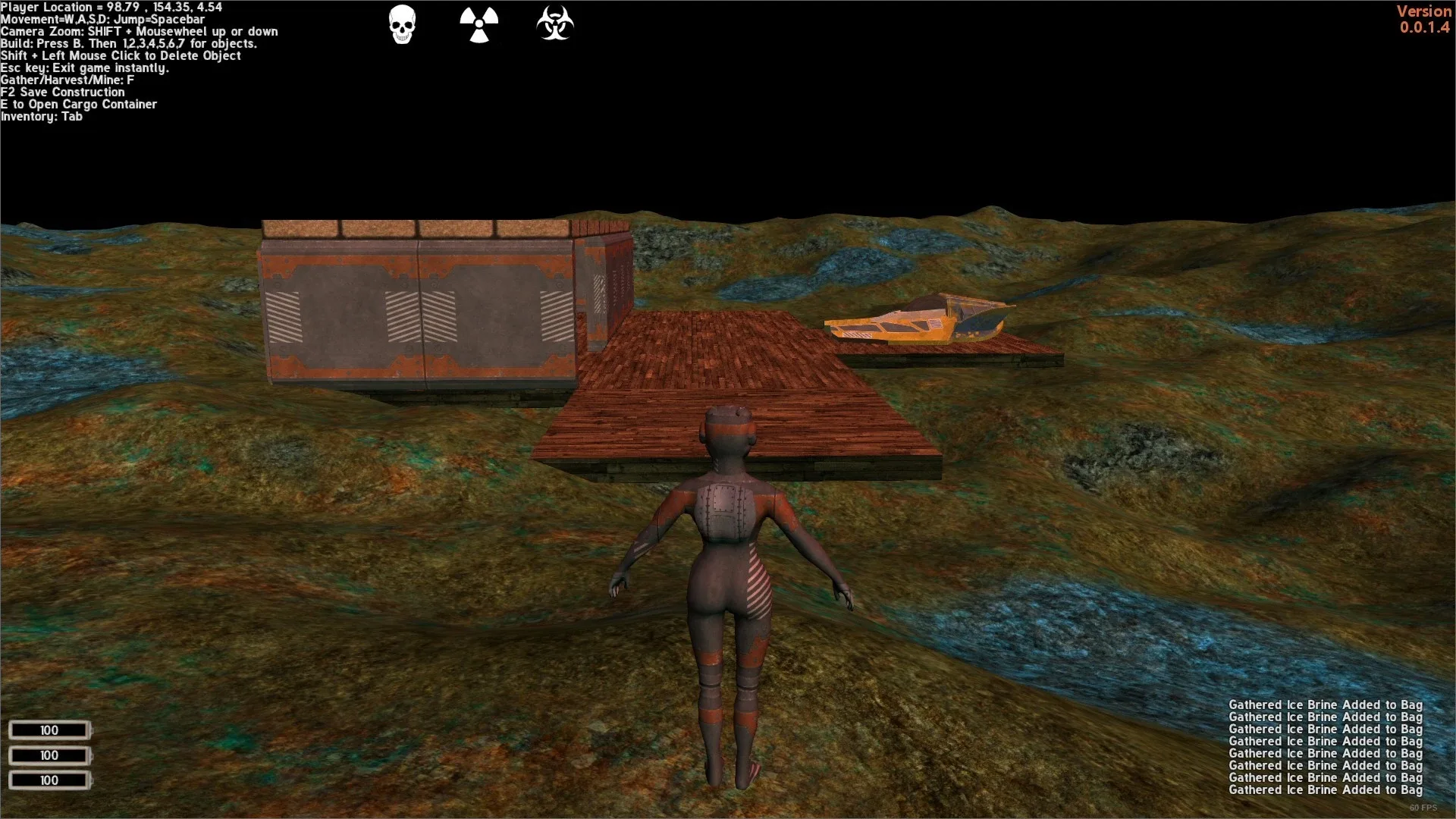This screenshot has height=819, width=1456.
Task: Click the rightmost hazard symbol at the top
Action: [554, 24]
